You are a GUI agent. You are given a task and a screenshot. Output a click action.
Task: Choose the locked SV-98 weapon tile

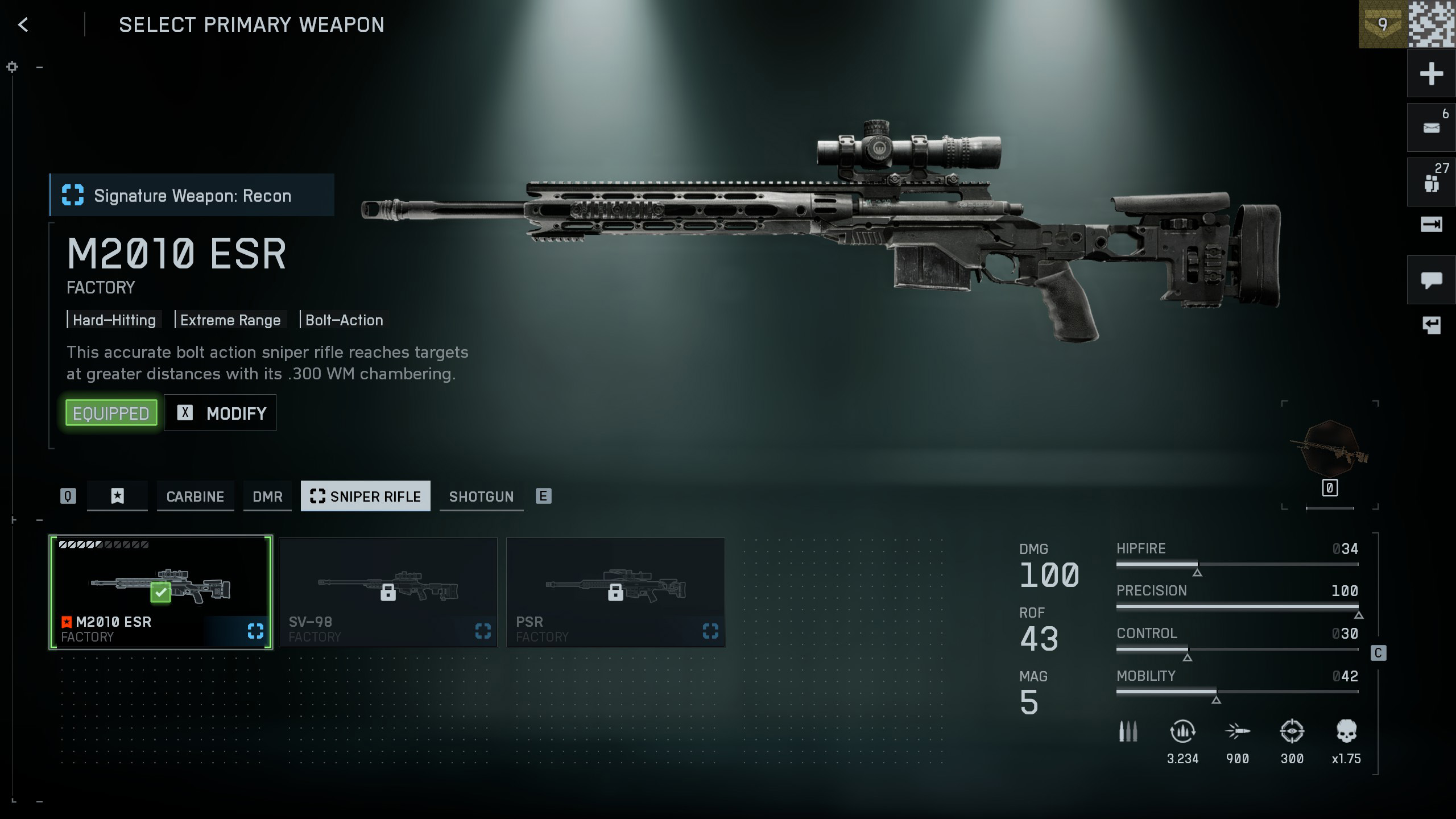pos(388,592)
